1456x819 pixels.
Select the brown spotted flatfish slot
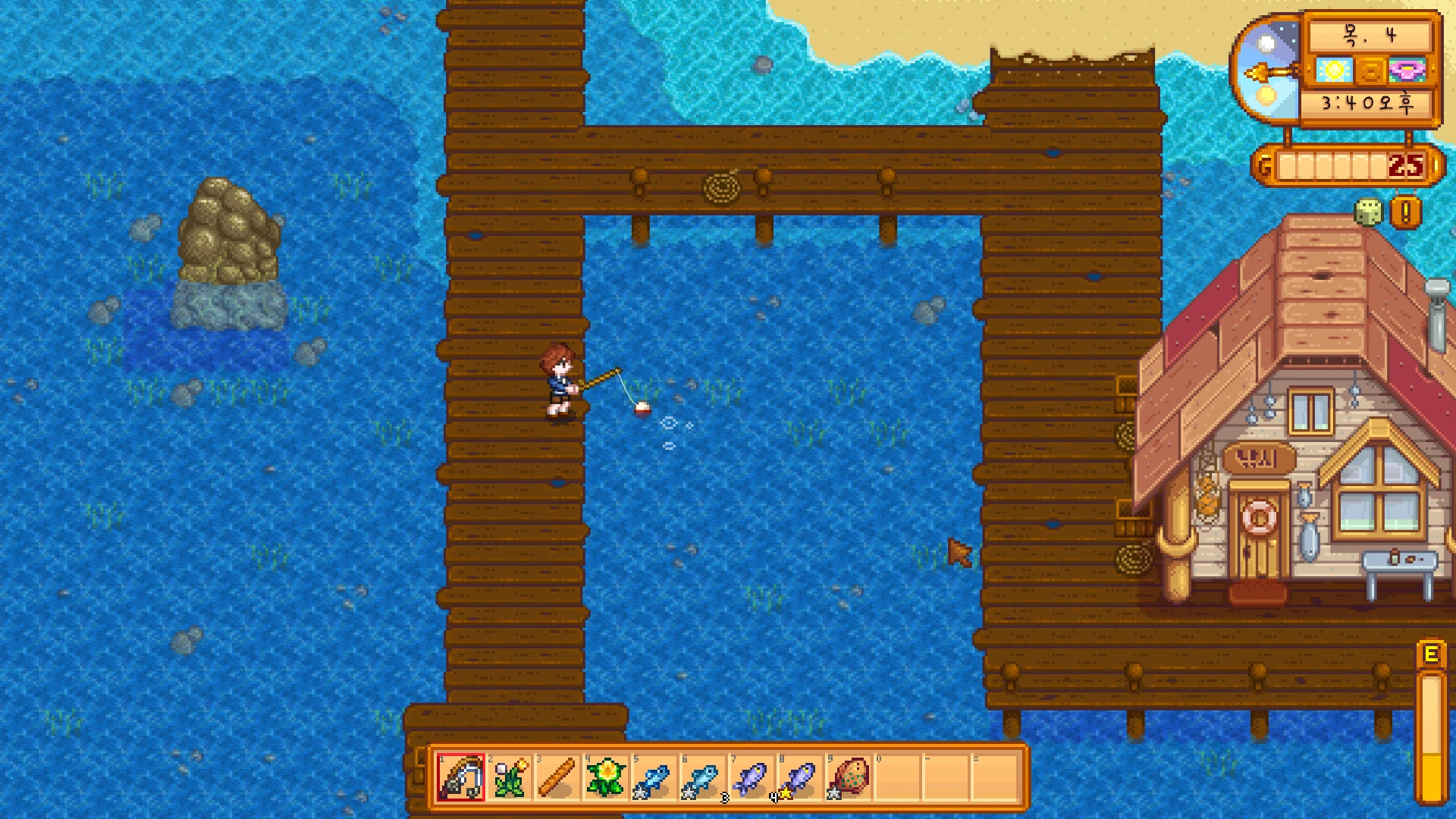tap(849, 777)
